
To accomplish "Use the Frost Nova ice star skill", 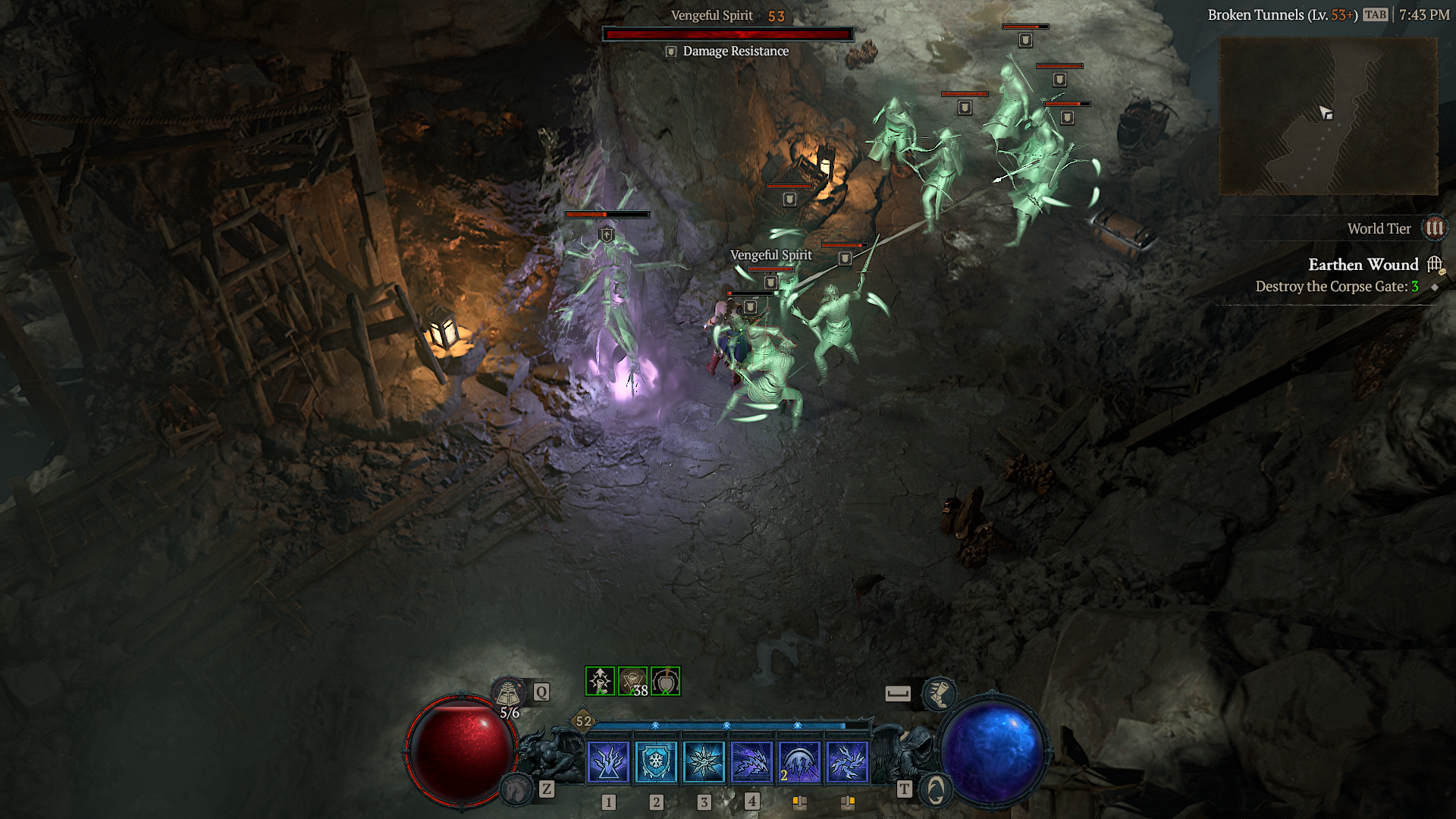I will (x=704, y=761).
